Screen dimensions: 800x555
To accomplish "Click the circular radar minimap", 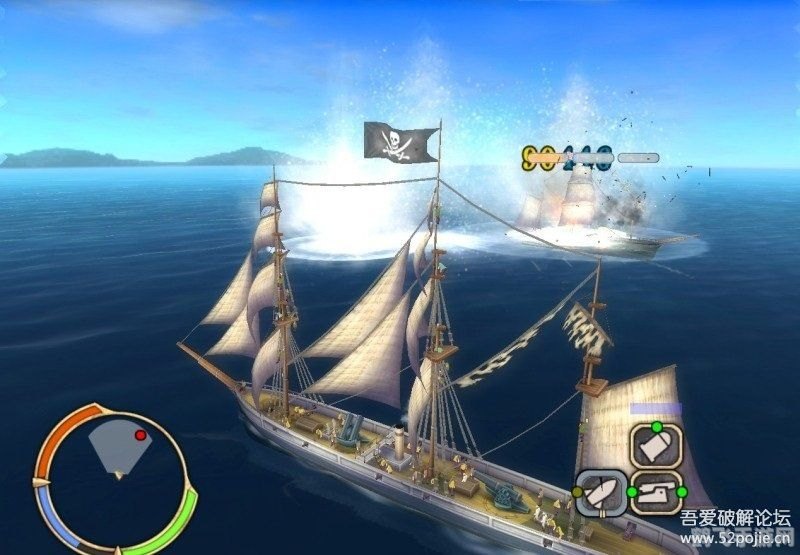I will (115, 478).
